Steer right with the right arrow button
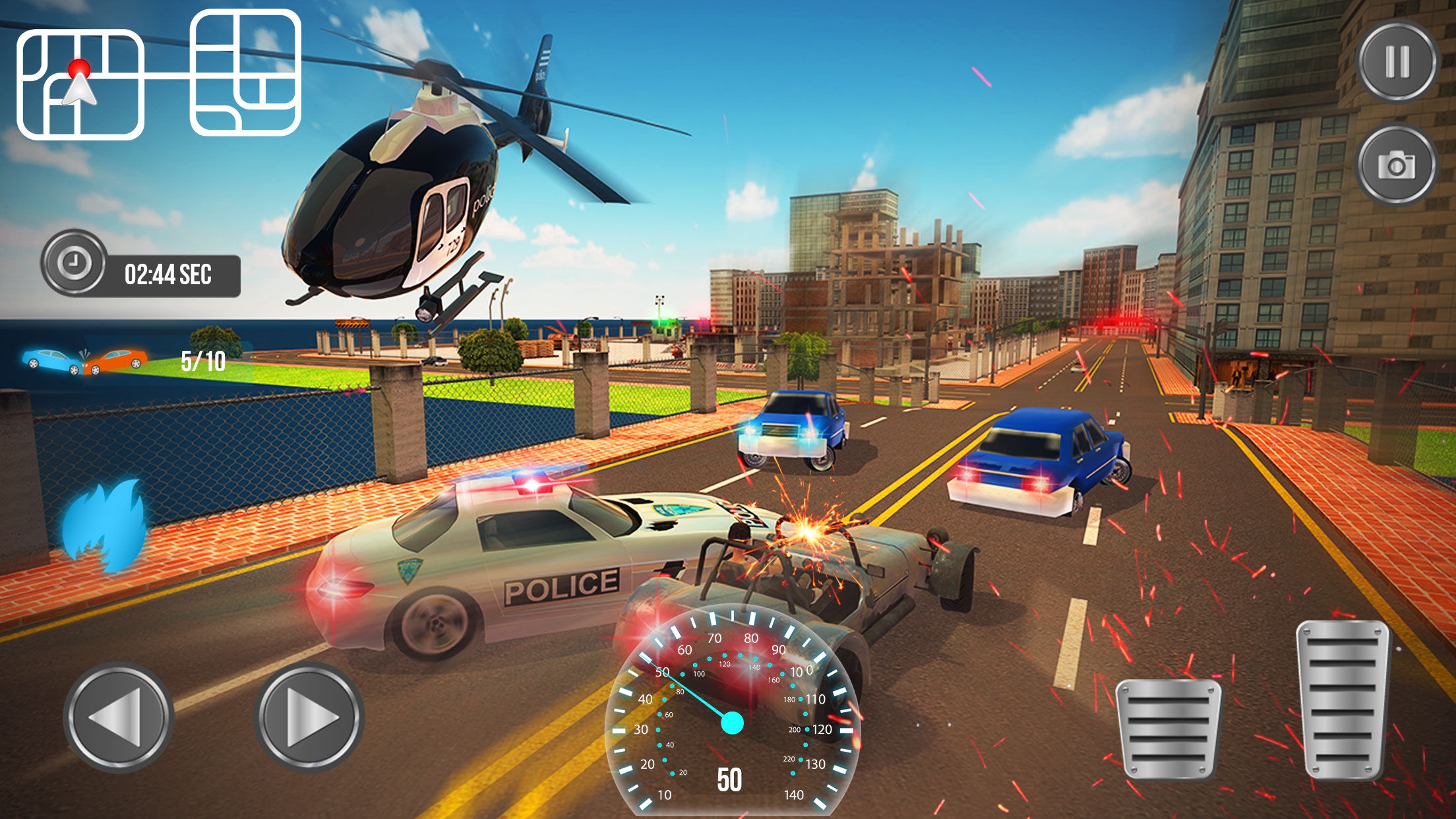The image size is (1456, 819). (x=309, y=717)
